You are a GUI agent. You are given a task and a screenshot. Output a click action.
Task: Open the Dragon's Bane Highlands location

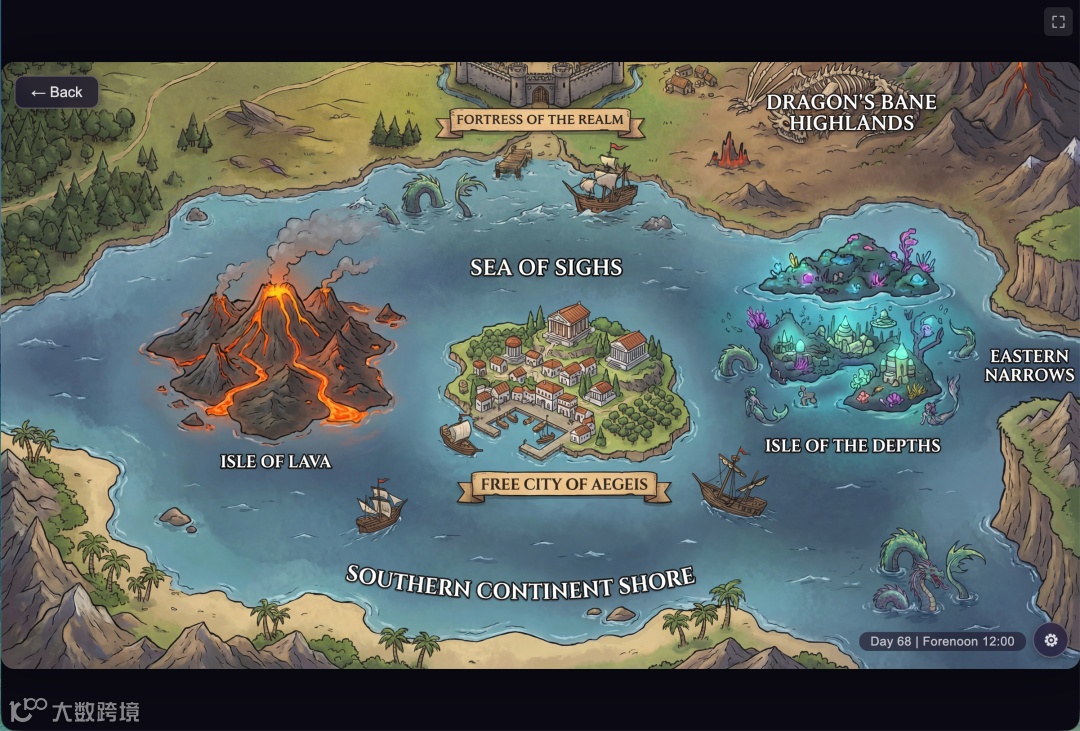click(x=851, y=112)
